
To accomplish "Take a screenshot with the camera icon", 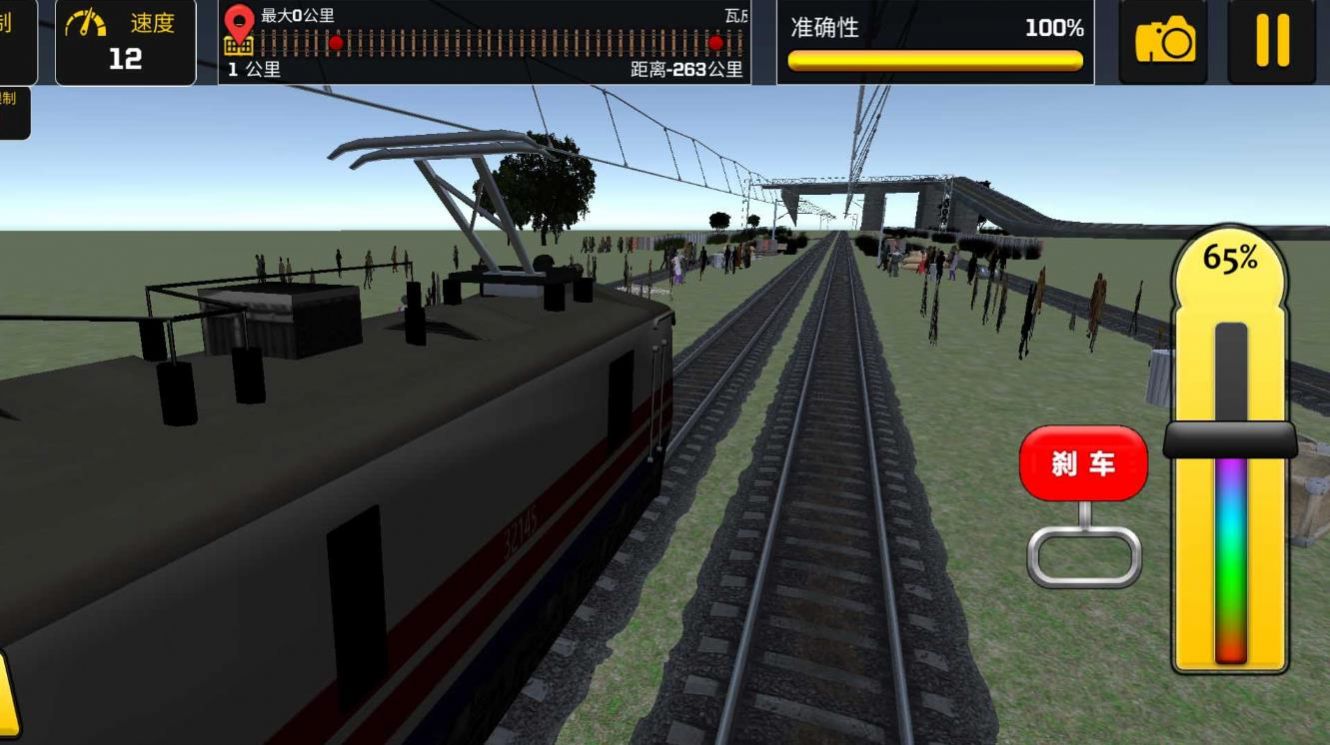I will pyautogui.click(x=1163, y=41).
